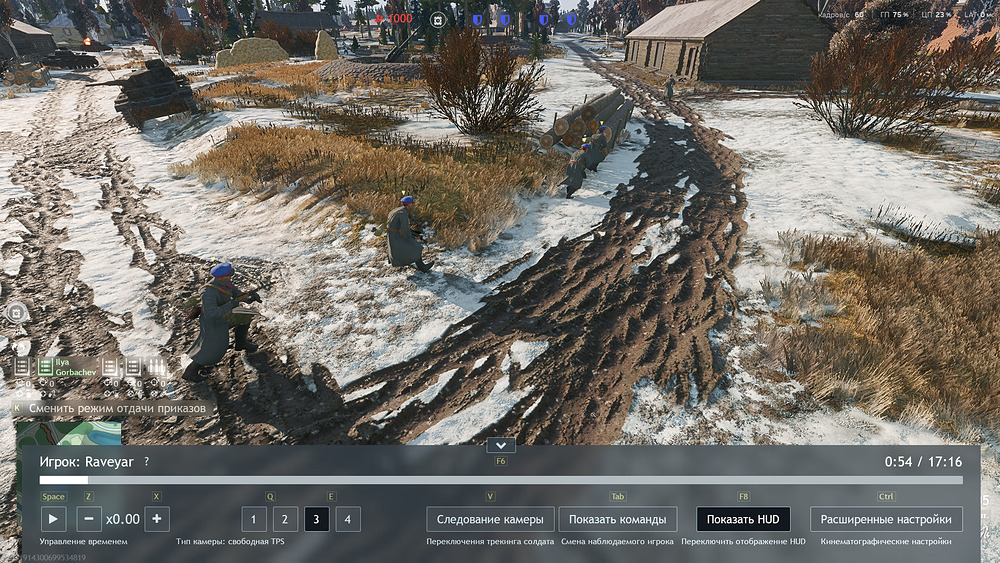Image resolution: width=1000 pixels, height=563 pixels.
Task: Open the question mark help next to Raveyar
Action: pyautogui.click(x=146, y=462)
